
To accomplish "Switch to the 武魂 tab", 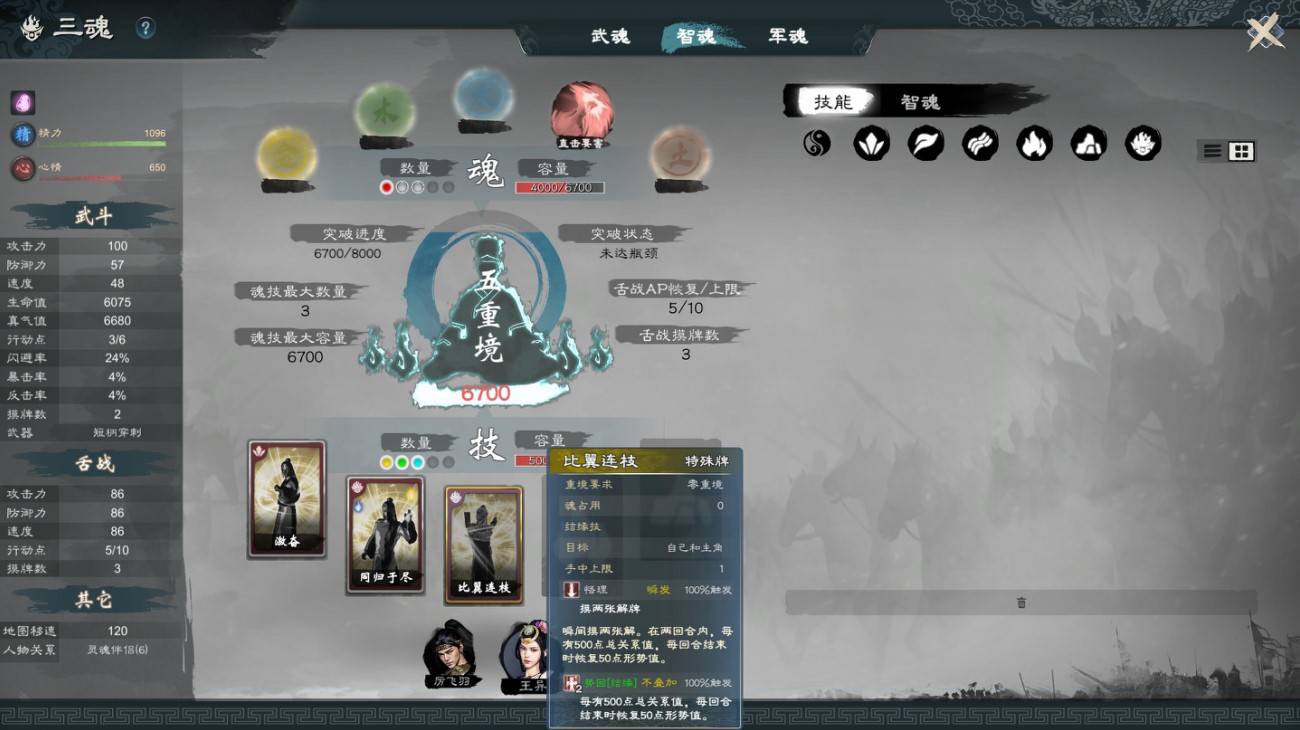I will (608, 36).
